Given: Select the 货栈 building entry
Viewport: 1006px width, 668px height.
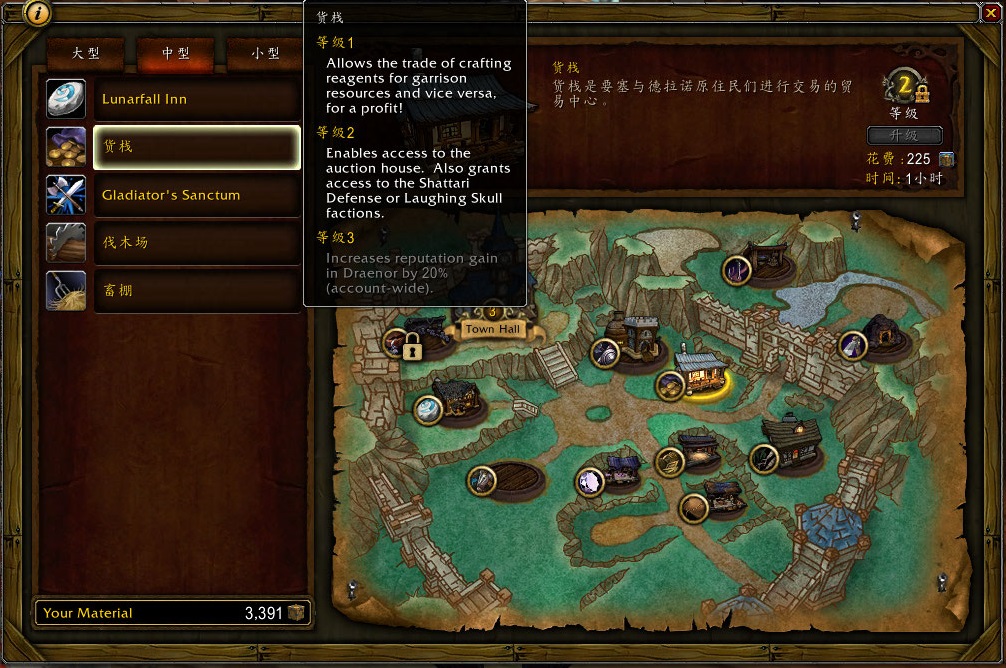Looking at the screenshot, I should click(x=197, y=147).
